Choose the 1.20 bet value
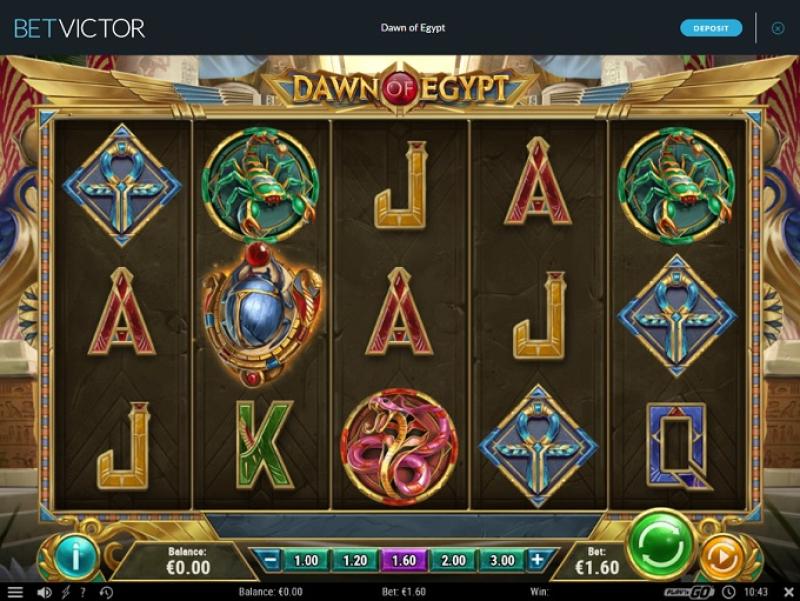This screenshot has width=800, height=601. coord(355,561)
